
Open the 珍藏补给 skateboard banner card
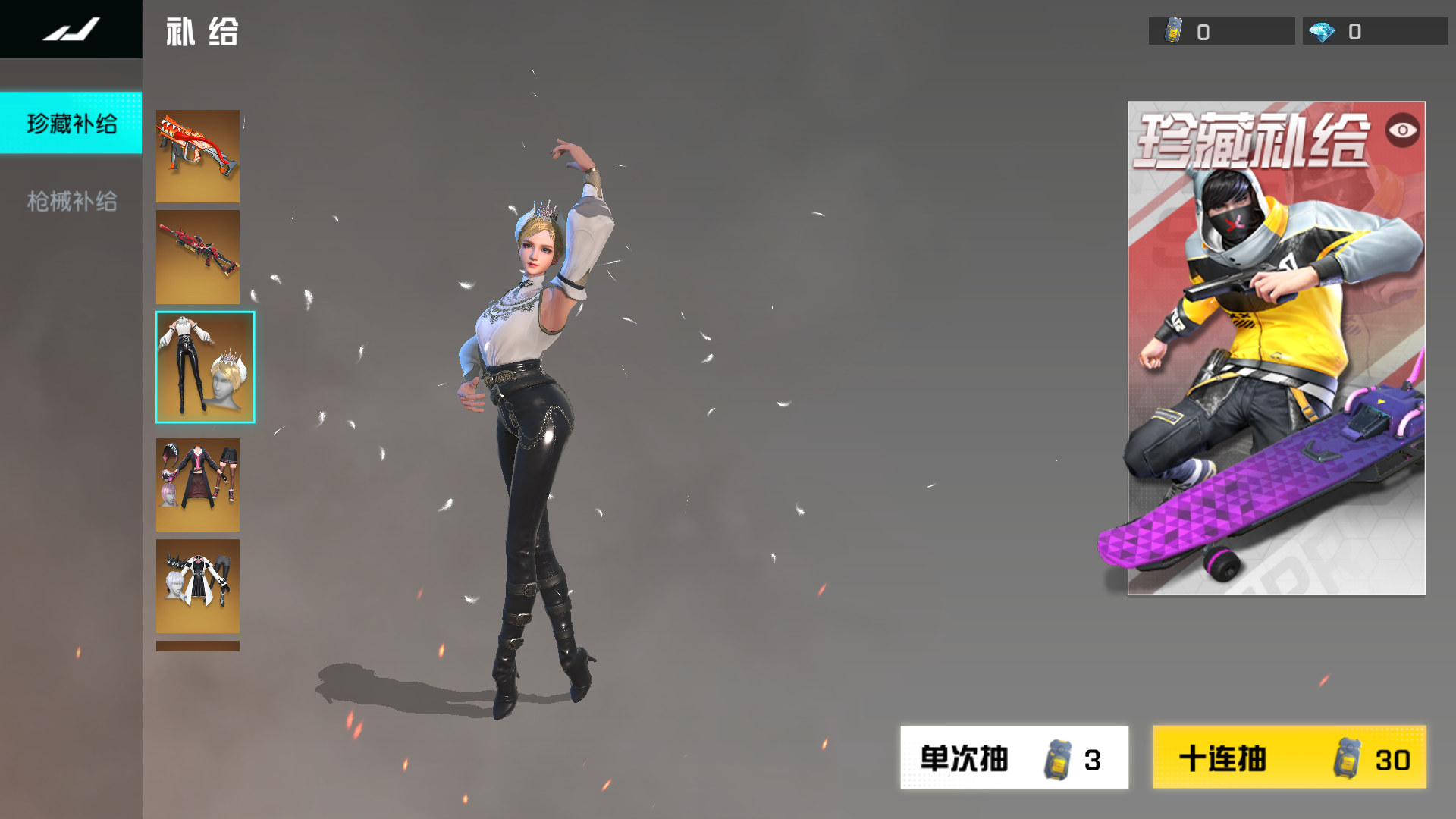click(x=1276, y=364)
